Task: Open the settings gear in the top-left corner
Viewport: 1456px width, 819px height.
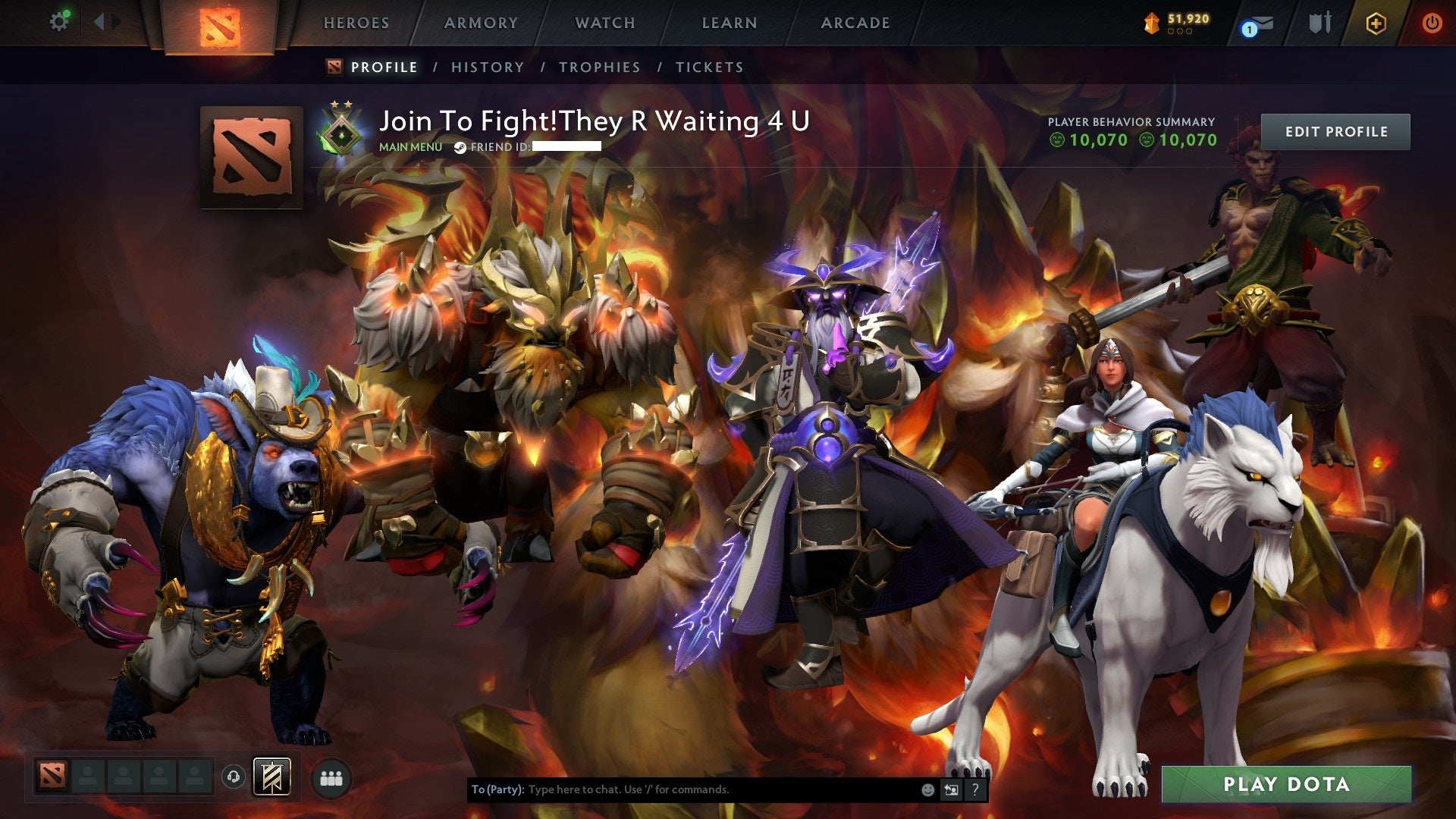Action: tap(59, 21)
